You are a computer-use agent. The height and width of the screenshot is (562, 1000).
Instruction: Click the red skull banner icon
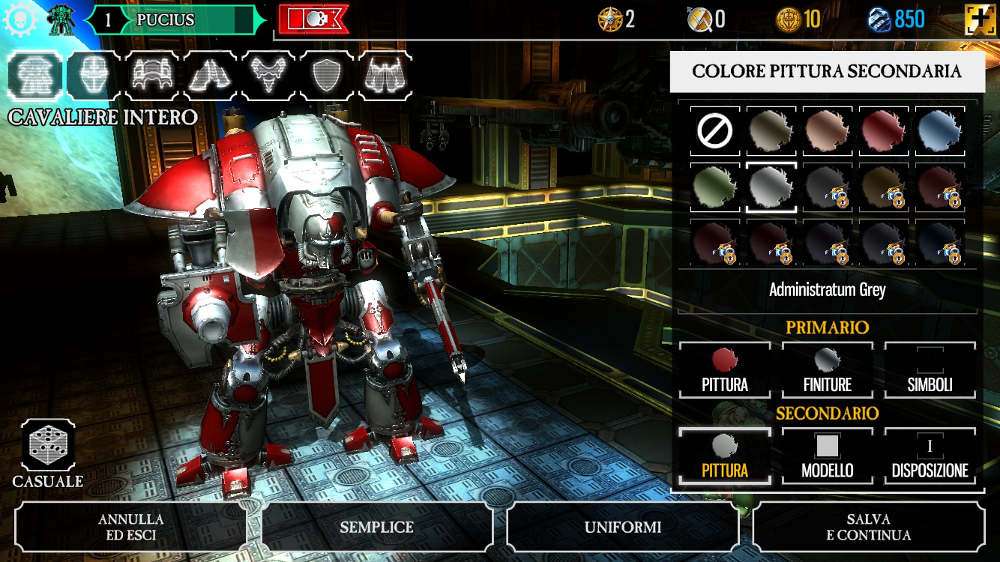[x=313, y=19]
